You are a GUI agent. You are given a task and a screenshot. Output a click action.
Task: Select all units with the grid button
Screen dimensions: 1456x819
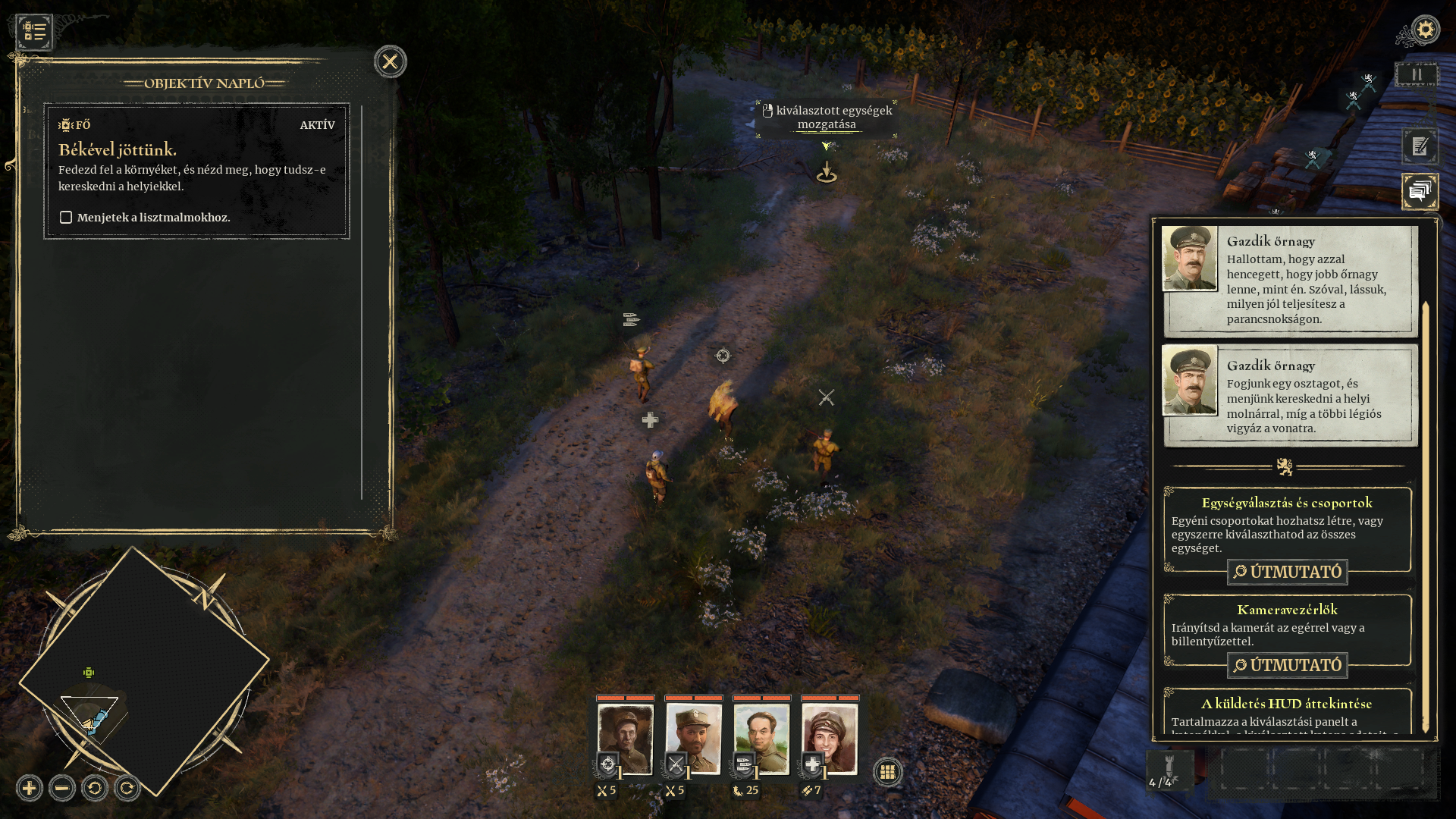(x=887, y=772)
